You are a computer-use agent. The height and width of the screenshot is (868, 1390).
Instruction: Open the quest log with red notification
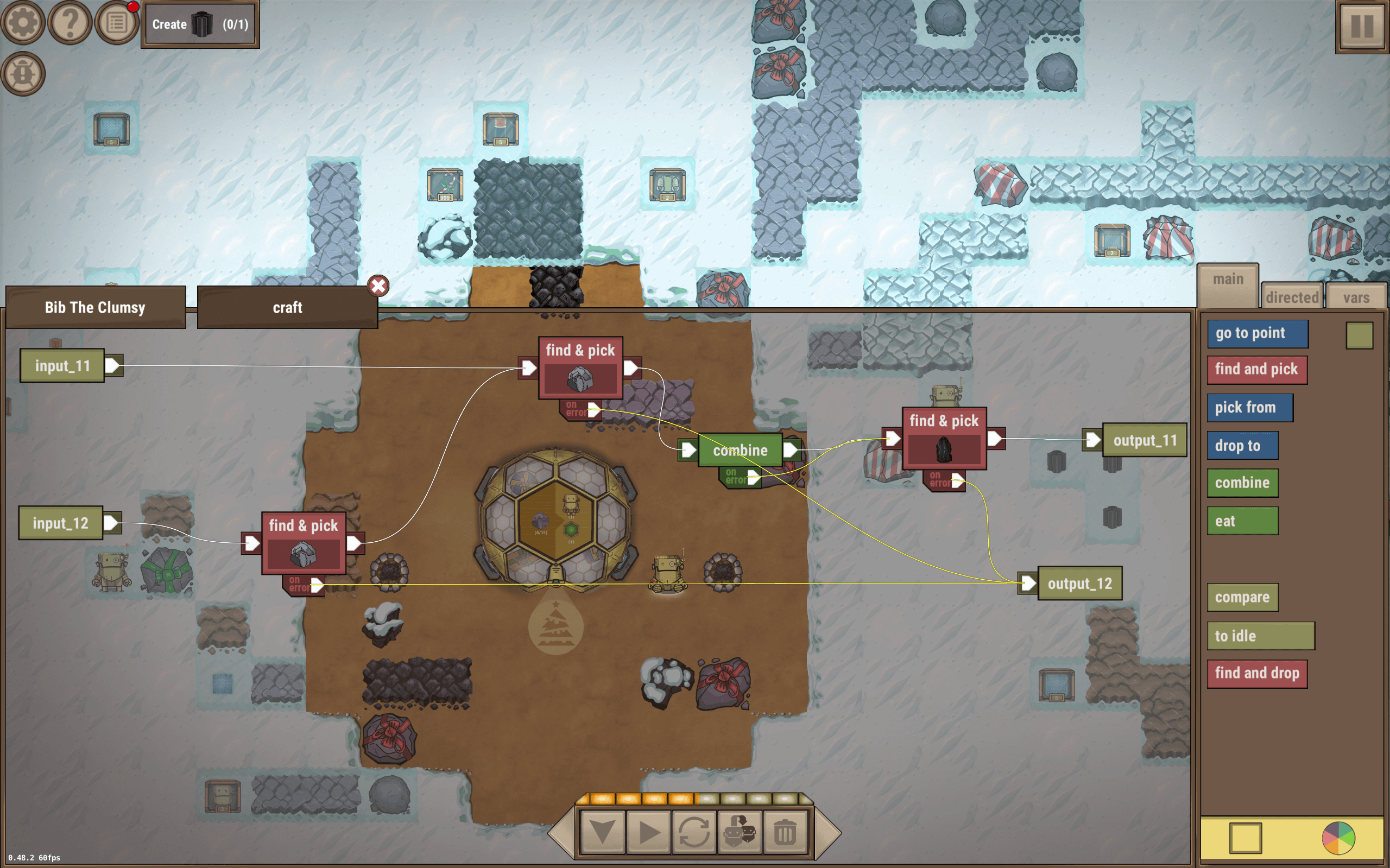coord(116,22)
